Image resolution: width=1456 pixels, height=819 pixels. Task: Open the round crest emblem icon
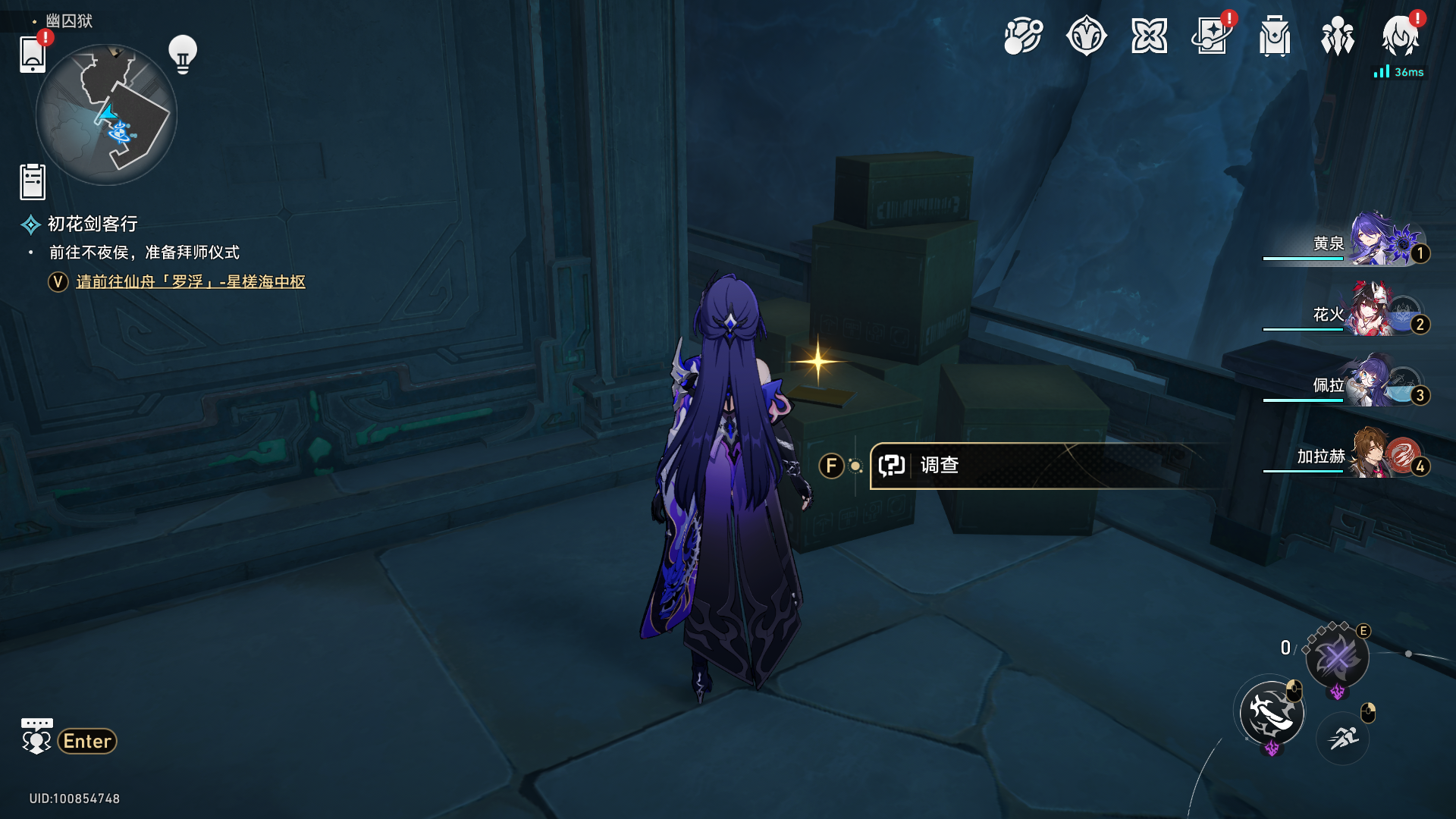[1086, 36]
